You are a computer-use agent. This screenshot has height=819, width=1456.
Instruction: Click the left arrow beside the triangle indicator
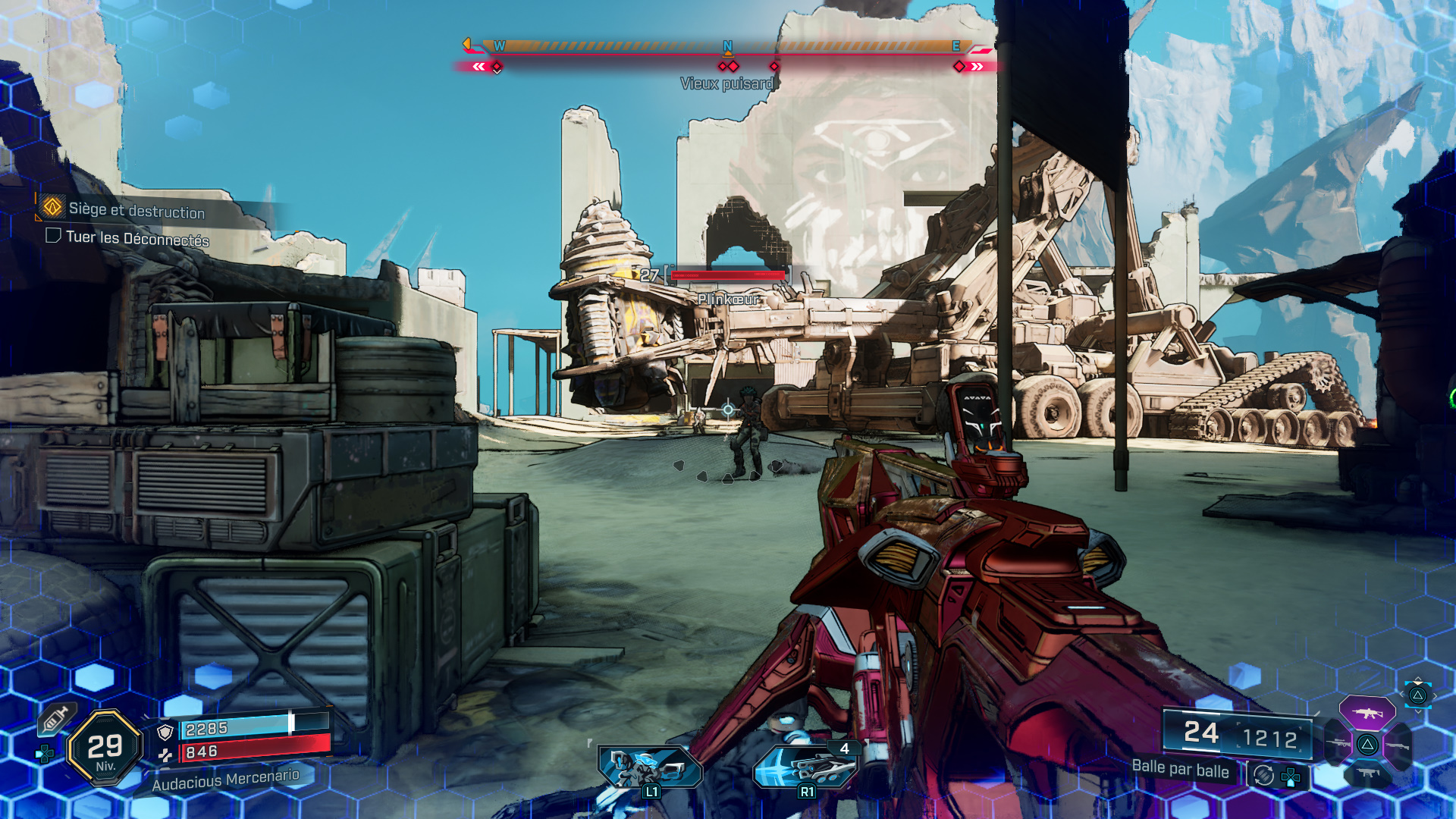pos(1402,695)
